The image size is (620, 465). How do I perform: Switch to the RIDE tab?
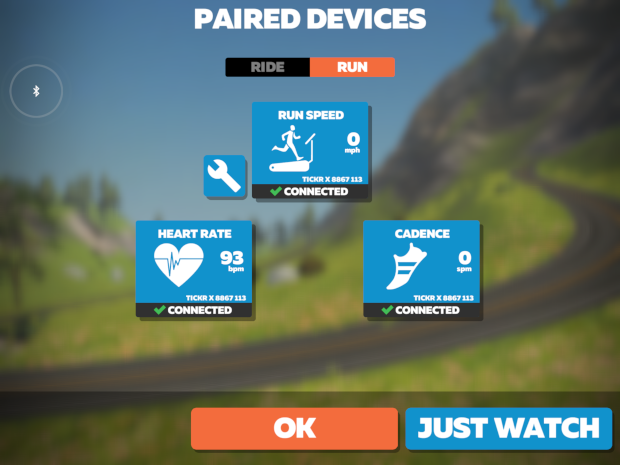point(267,67)
